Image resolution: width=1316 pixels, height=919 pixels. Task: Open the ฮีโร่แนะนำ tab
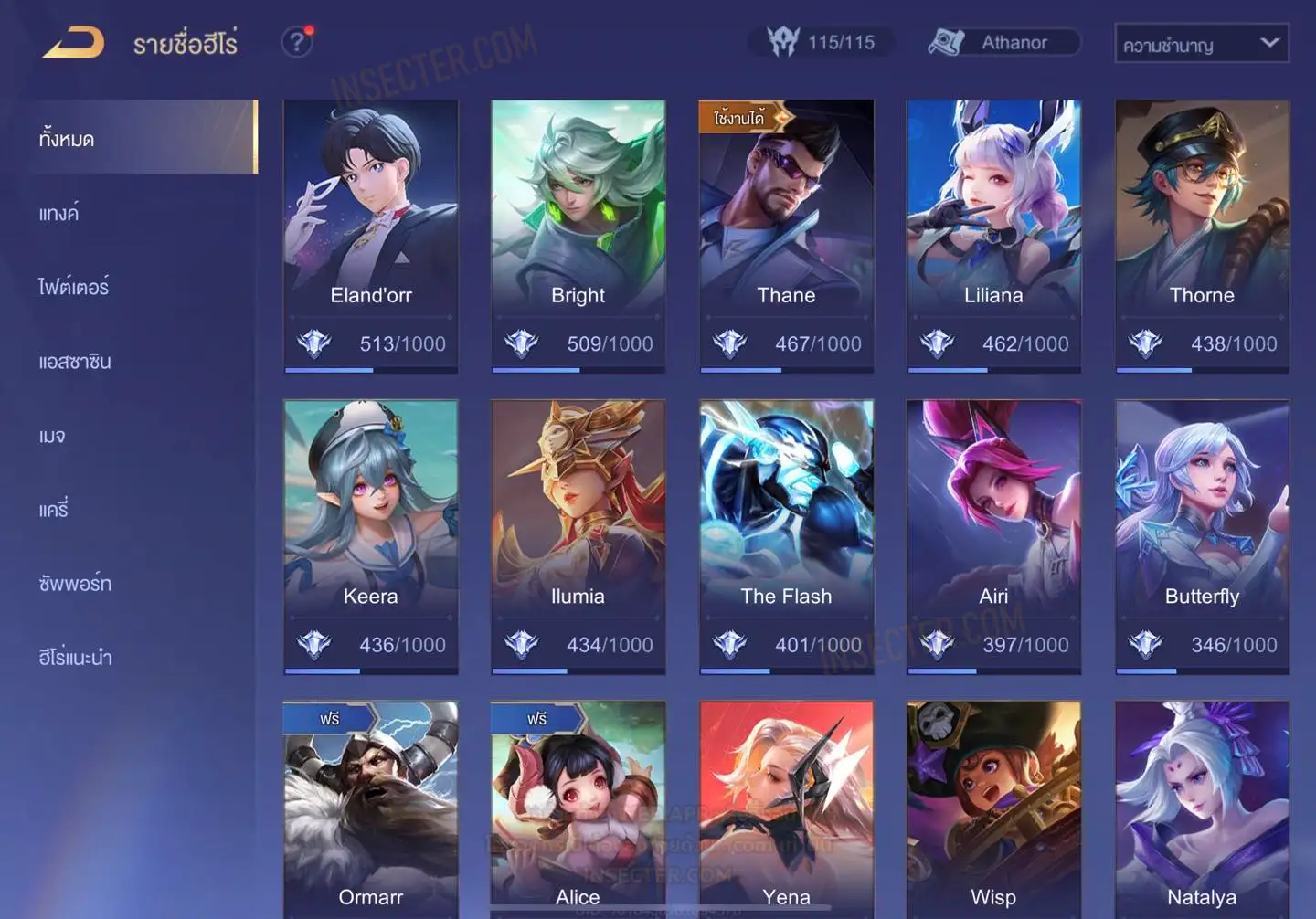(x=76, y=658)
